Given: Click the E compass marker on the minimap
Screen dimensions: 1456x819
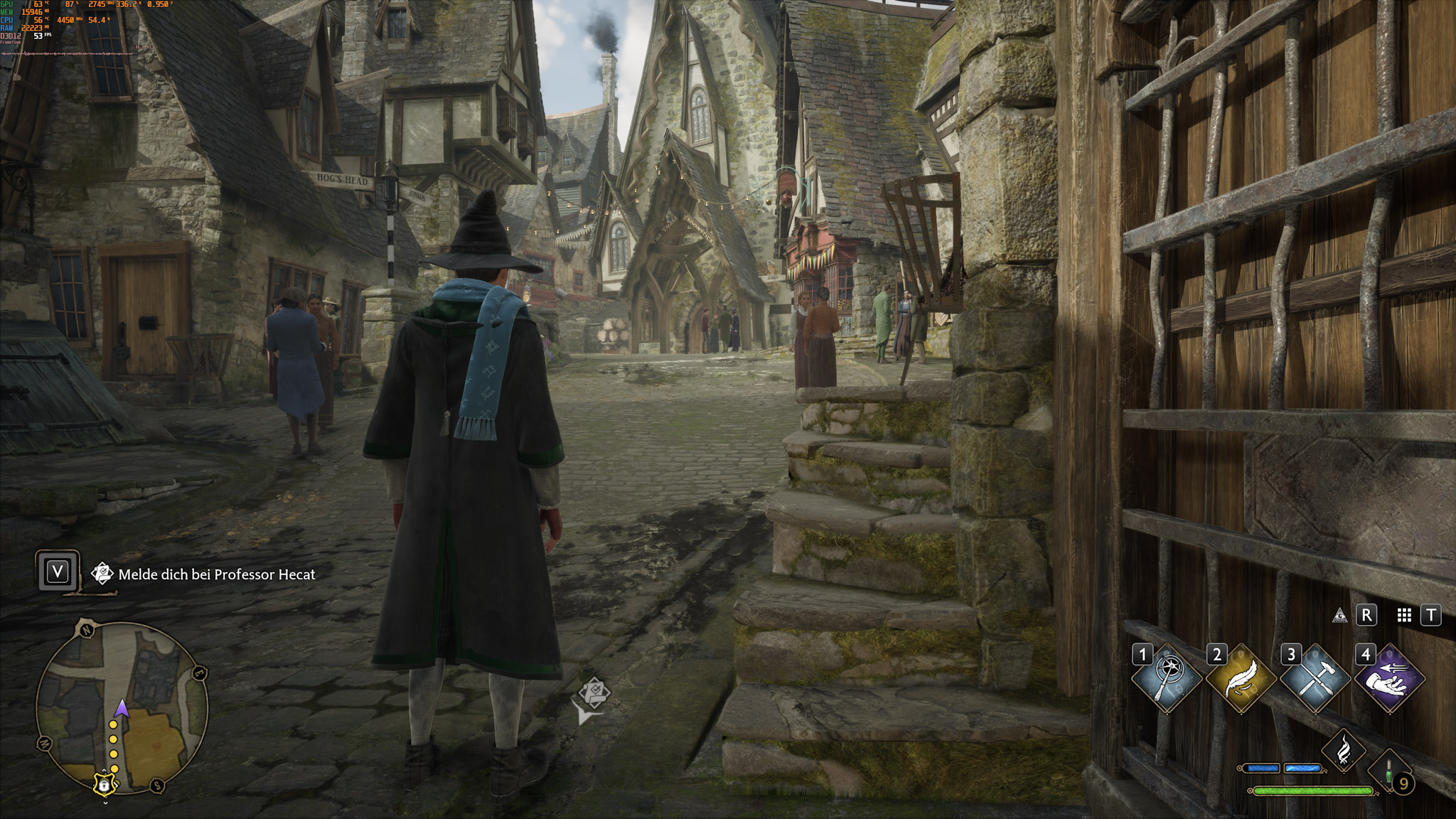Looking at the screenshot, I should 199,673.
